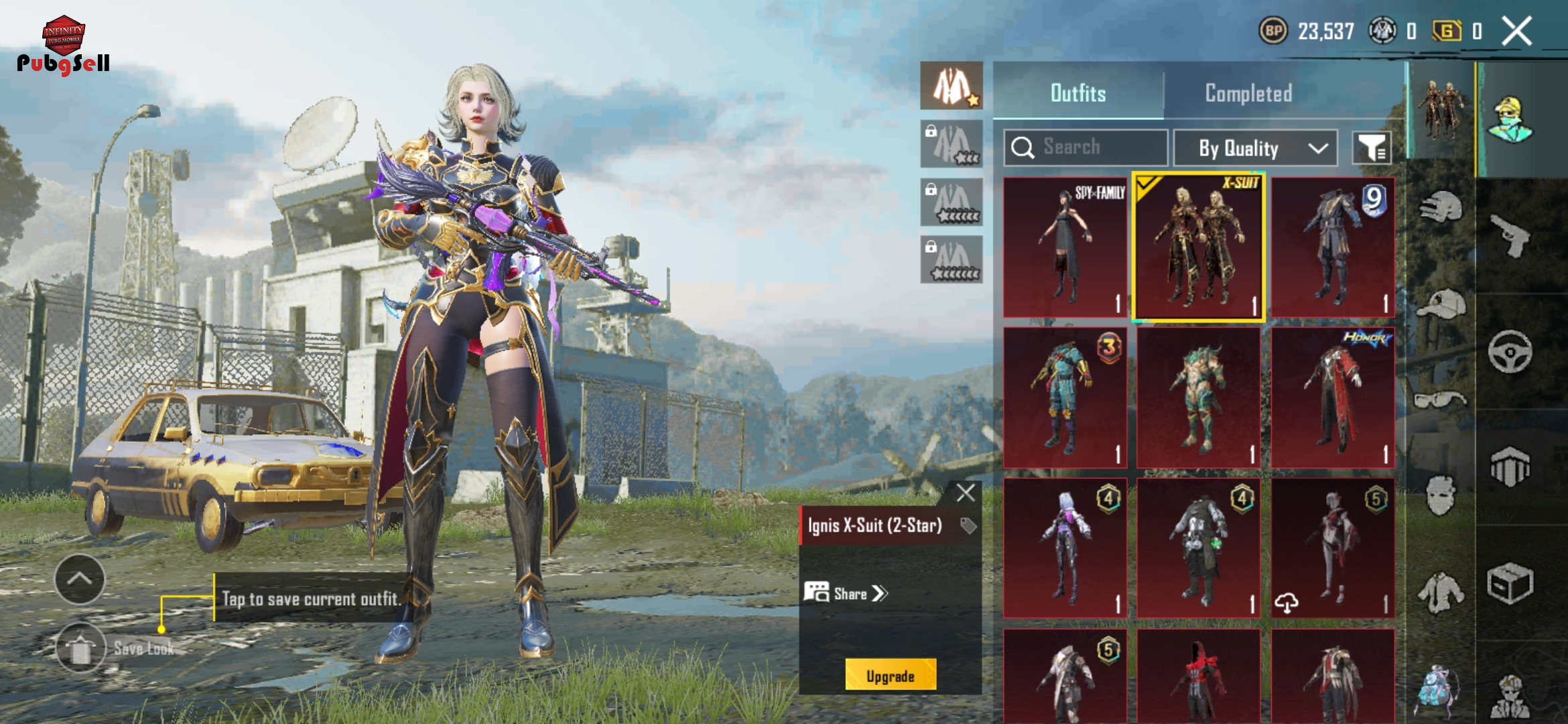Switch to the Completed tab
Viewport: 1568px width, 724px height.
tap(1248, 93)
